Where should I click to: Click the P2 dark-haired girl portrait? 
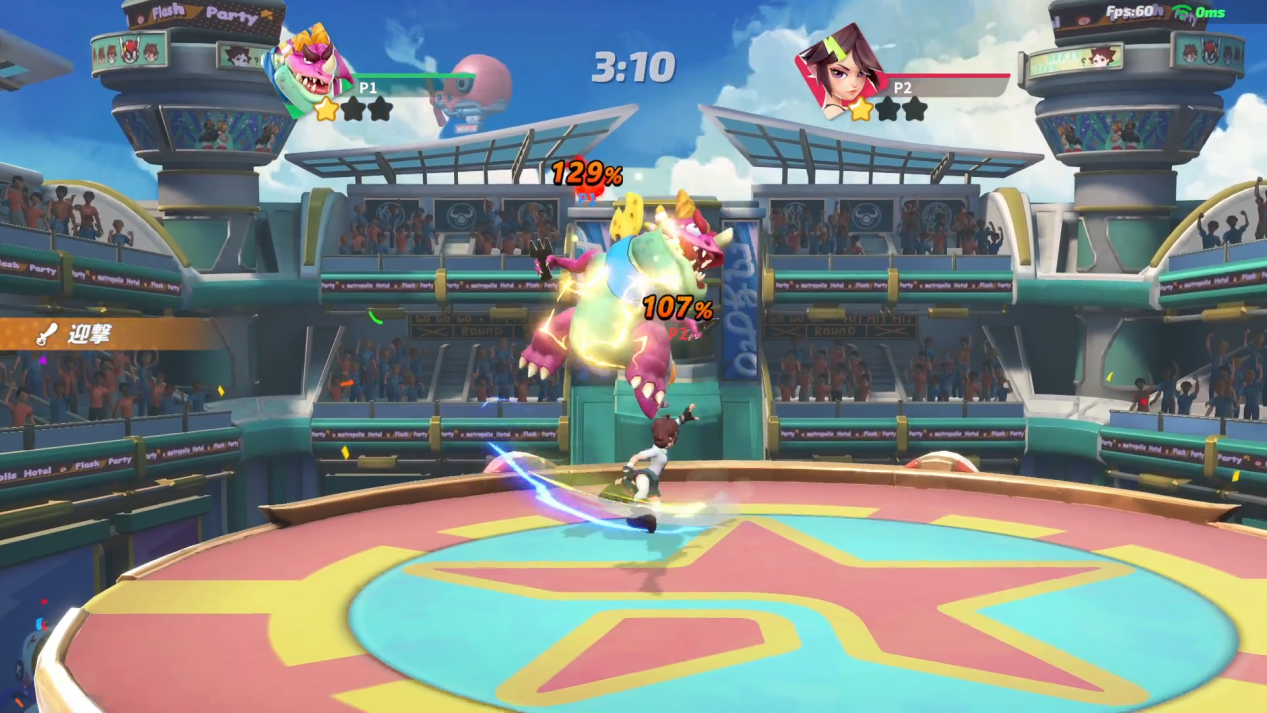click(842, 72)
